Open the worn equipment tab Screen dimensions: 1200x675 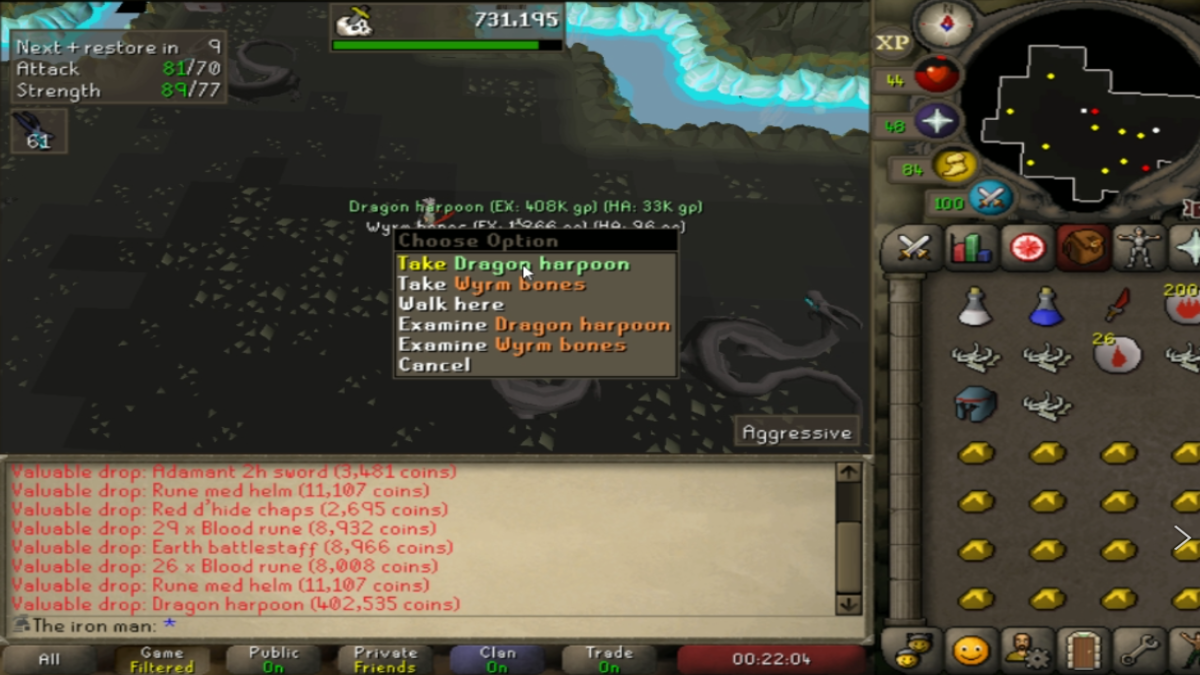click(x=1138, y=247)
